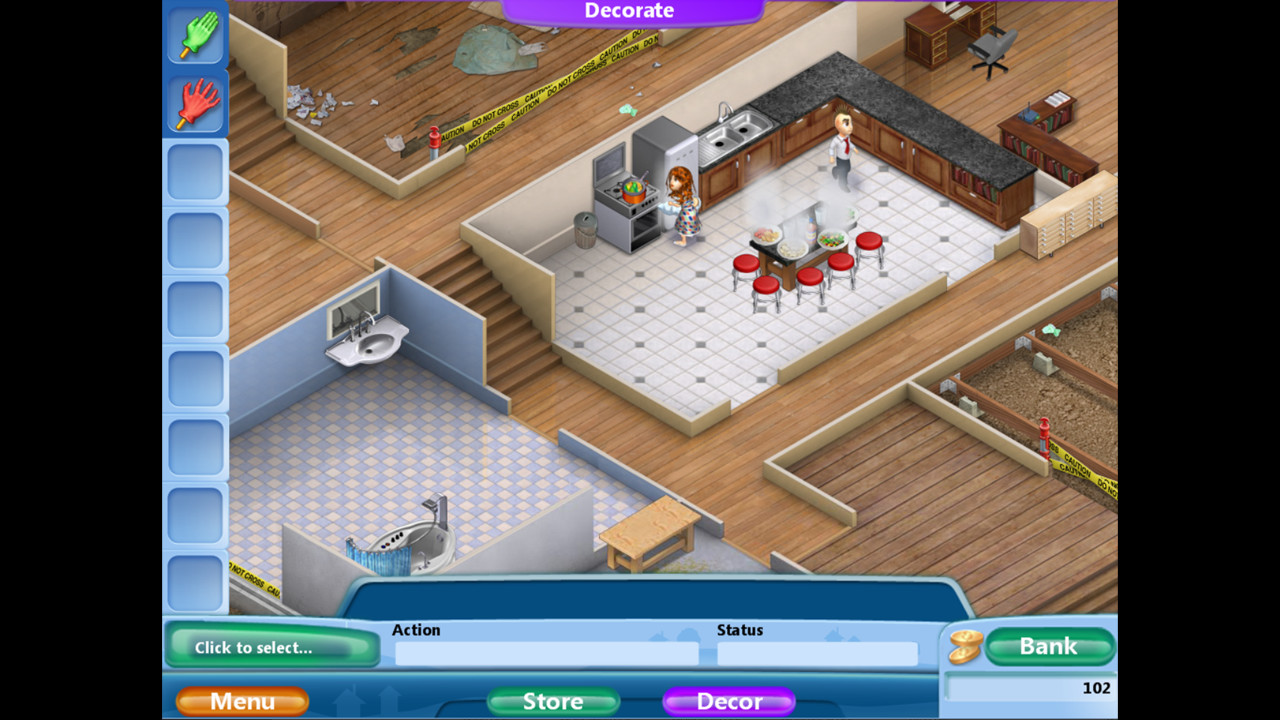Select the red scold glove tool
1280x720 pixels.
196,104
